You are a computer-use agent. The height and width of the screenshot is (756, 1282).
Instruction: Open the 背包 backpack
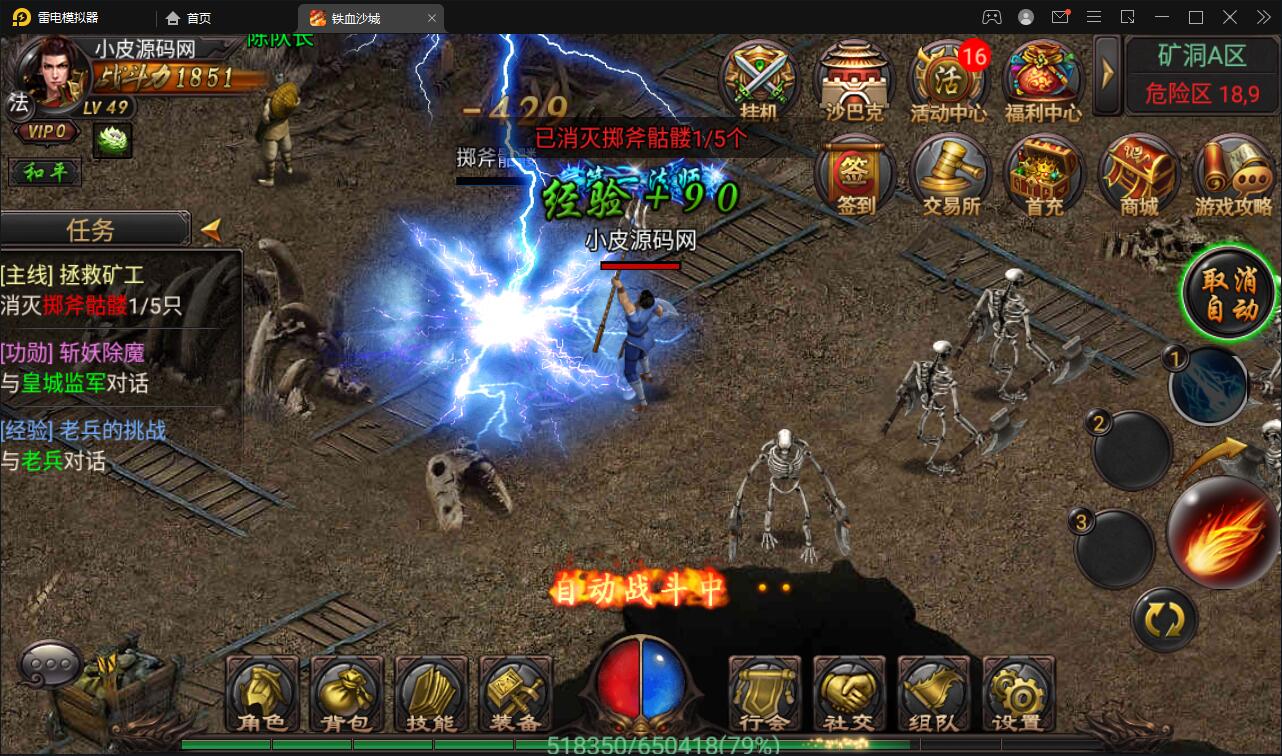[347, 692]
